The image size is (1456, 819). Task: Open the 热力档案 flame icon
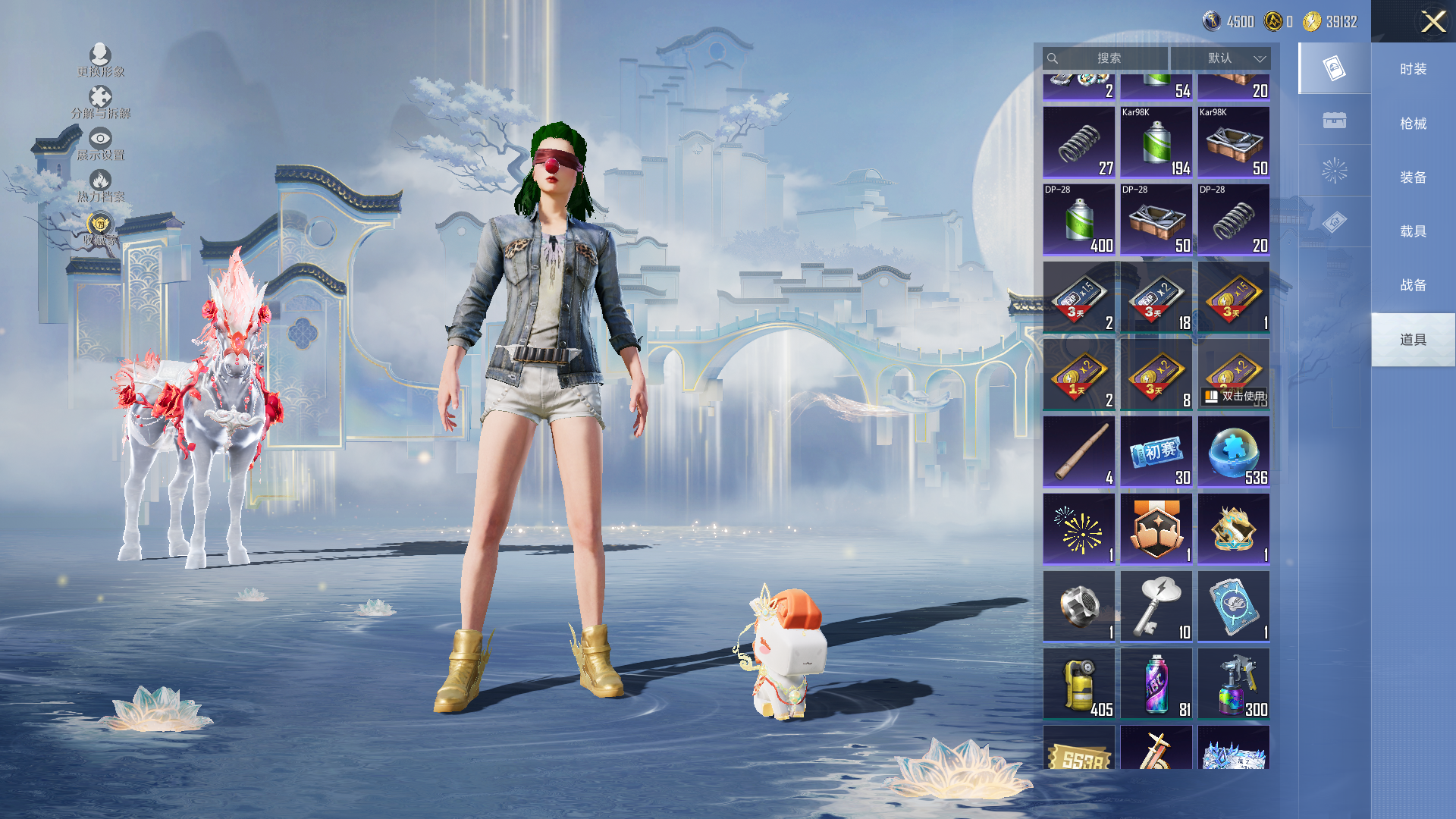tap(100, 185)
